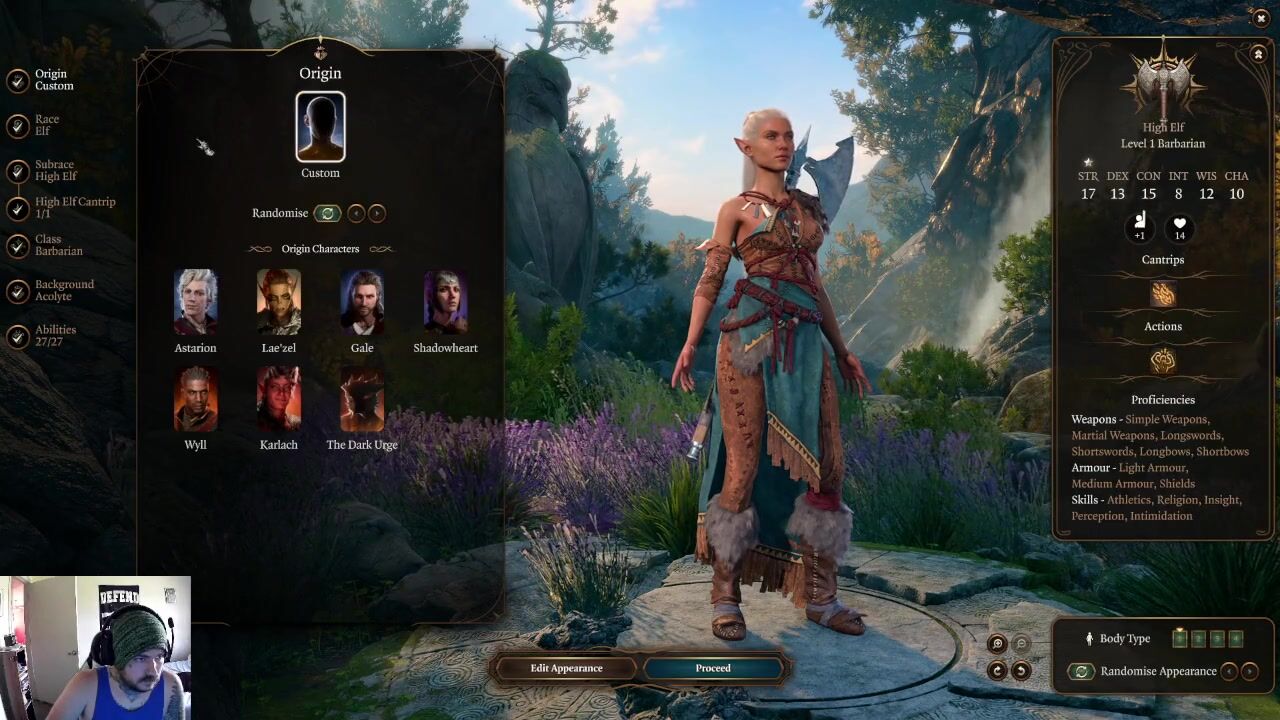1280x720 pixels.
Task: Click the Proceed button
Action: 713,668
